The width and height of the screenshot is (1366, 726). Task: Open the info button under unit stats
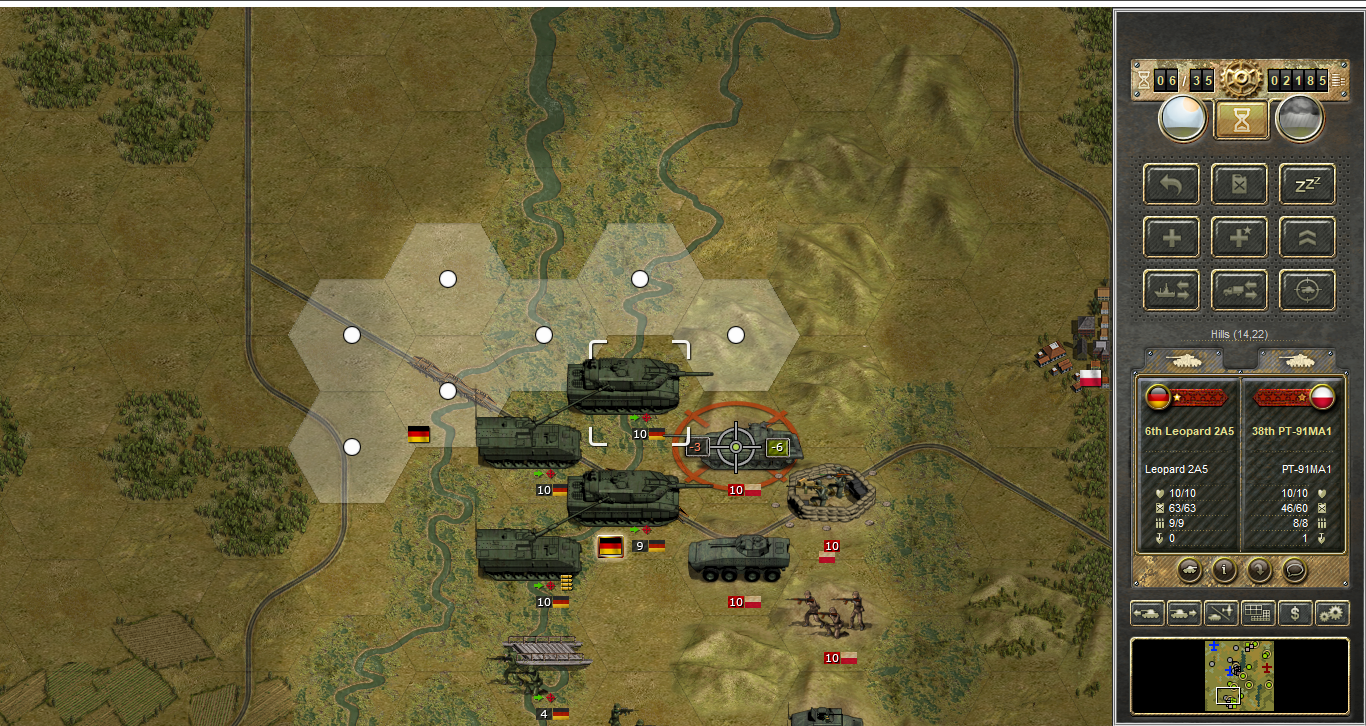1225,570
